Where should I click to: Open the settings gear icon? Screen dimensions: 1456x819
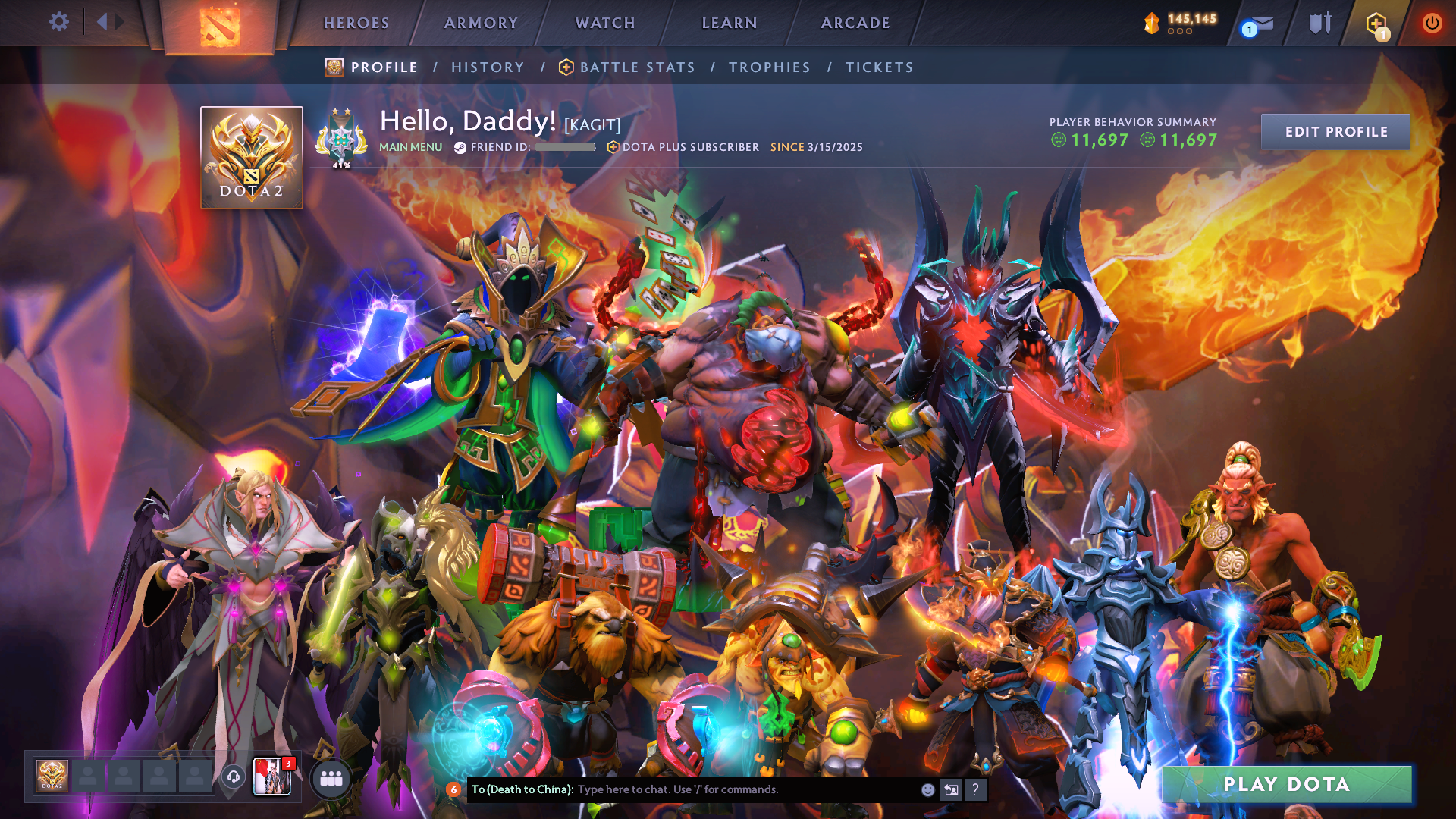(x=58, y=22)
